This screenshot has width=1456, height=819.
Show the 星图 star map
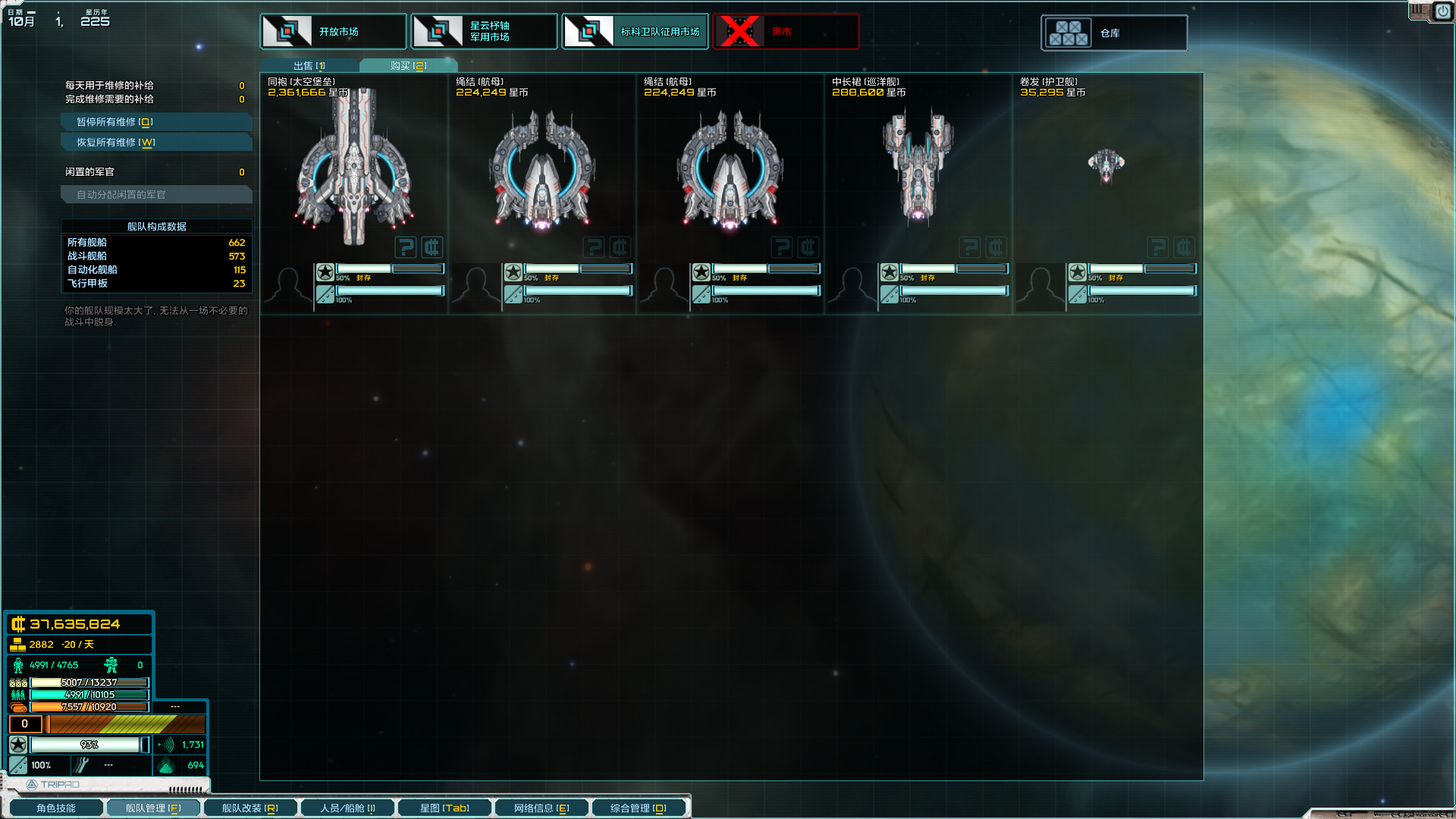[444, 808]
